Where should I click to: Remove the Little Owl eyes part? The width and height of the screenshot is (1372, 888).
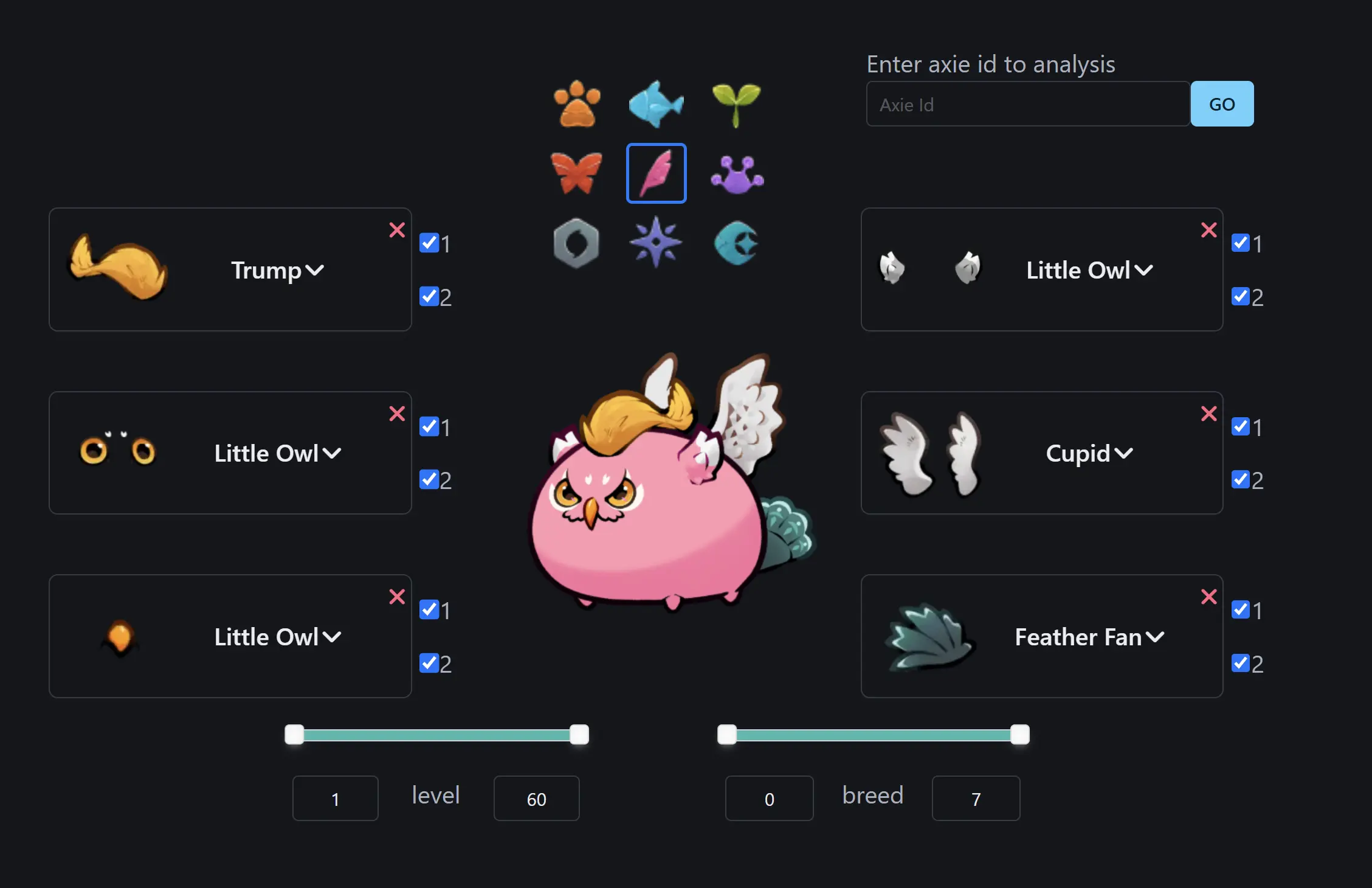(x=397, y=413)
